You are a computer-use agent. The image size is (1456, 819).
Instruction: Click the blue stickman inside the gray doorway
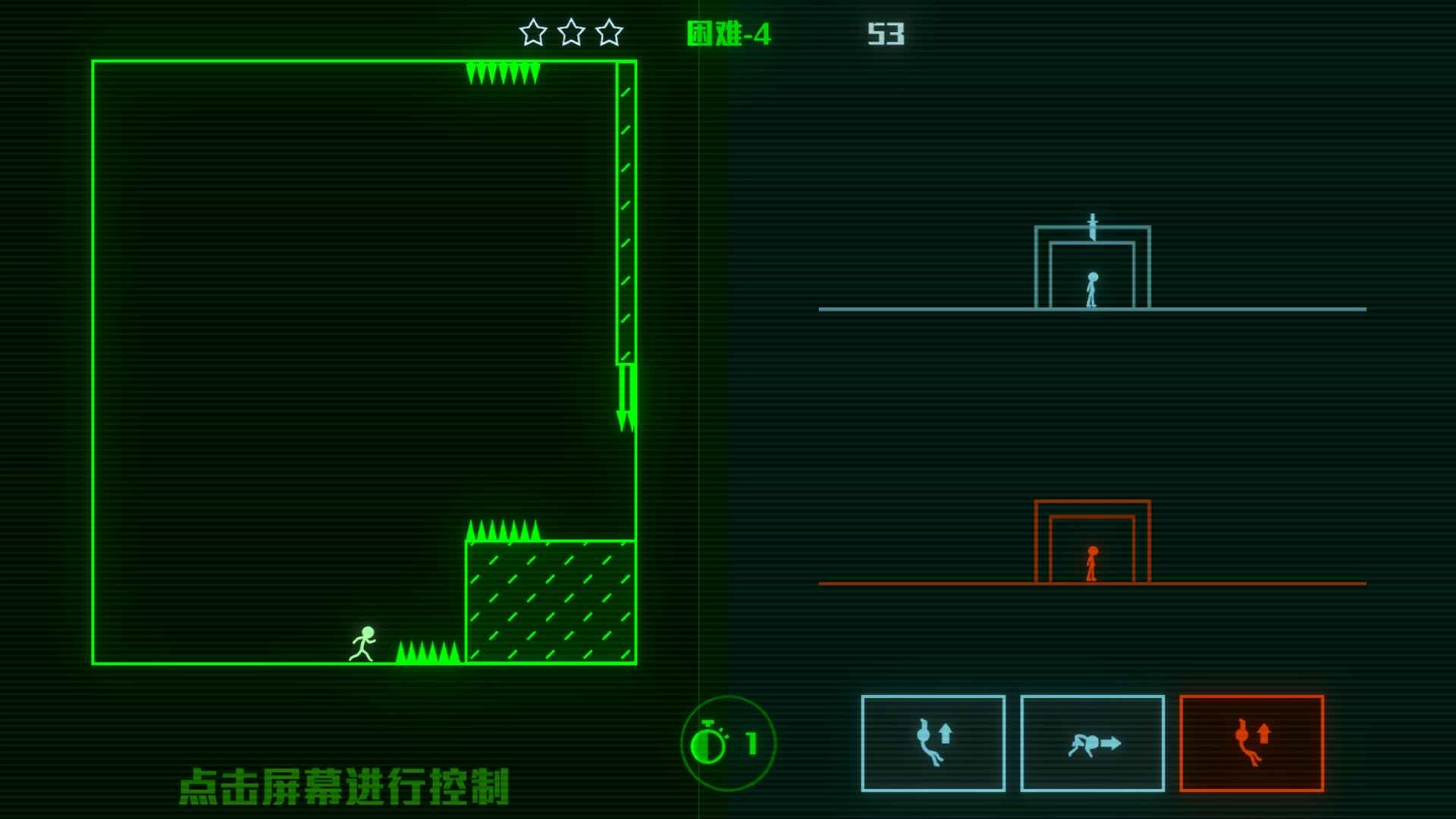pos(1092,290)
